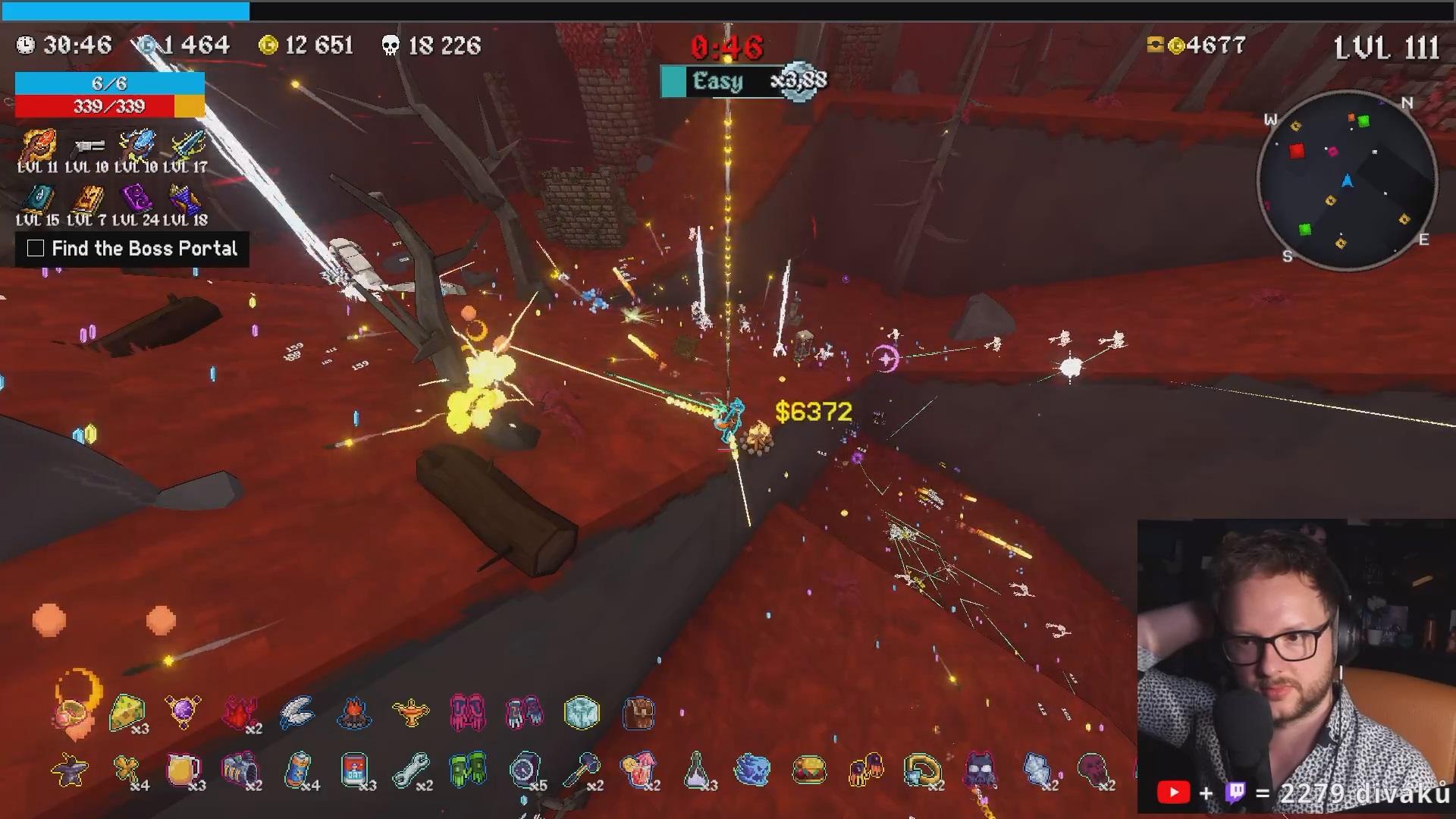The height and width of the screenshot is (819, 1456).
Task: Choose the green gloves item
Action: click(x=467, y=770)
